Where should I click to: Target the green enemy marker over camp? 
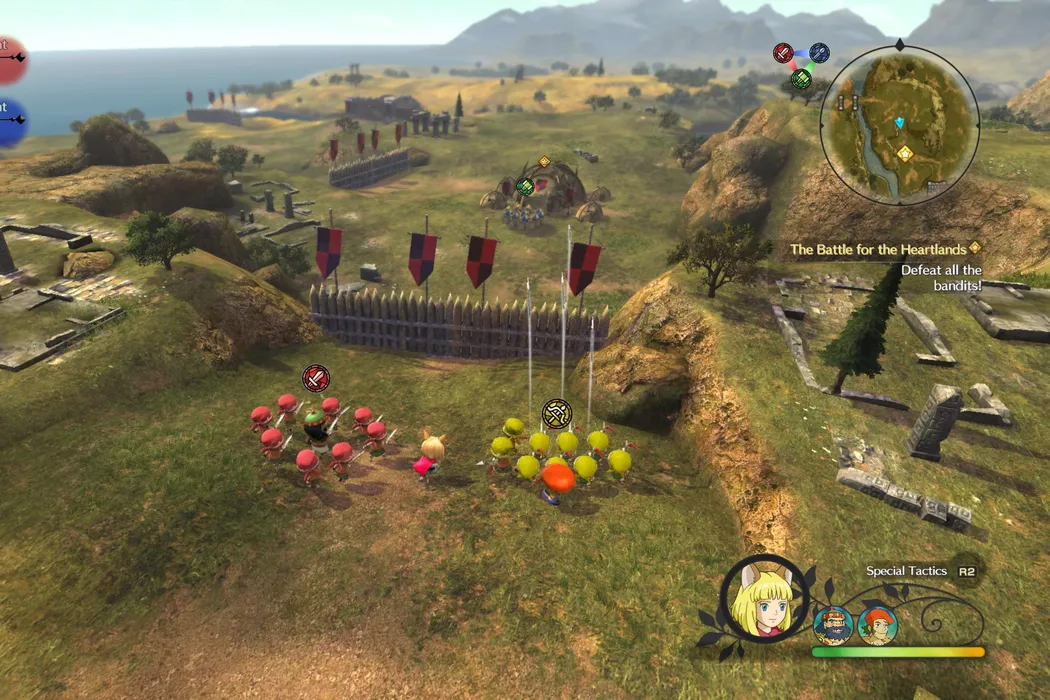pyautogui.click(x=525, y=186)
